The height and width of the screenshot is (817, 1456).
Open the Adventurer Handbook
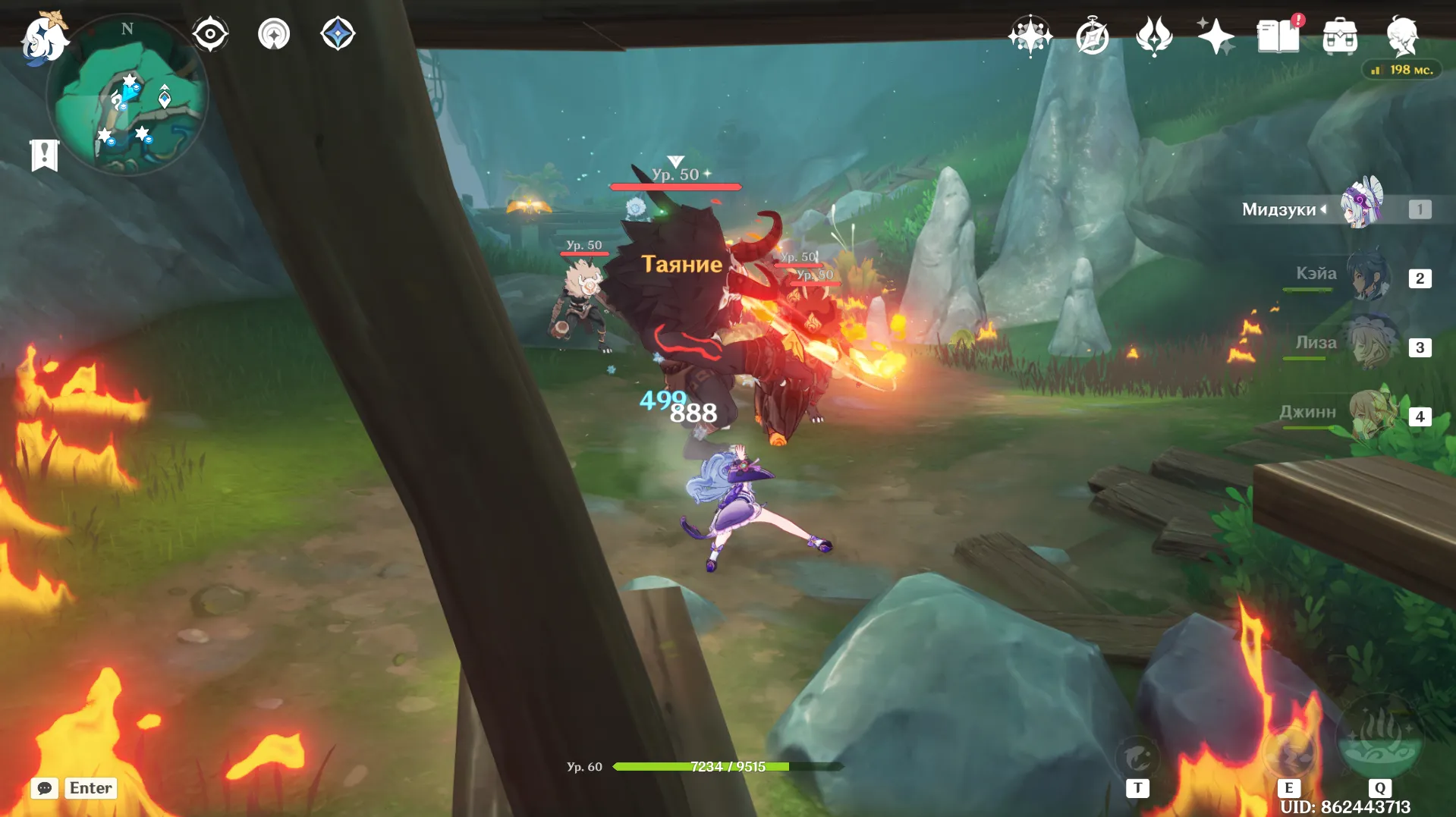[1278, 34]
